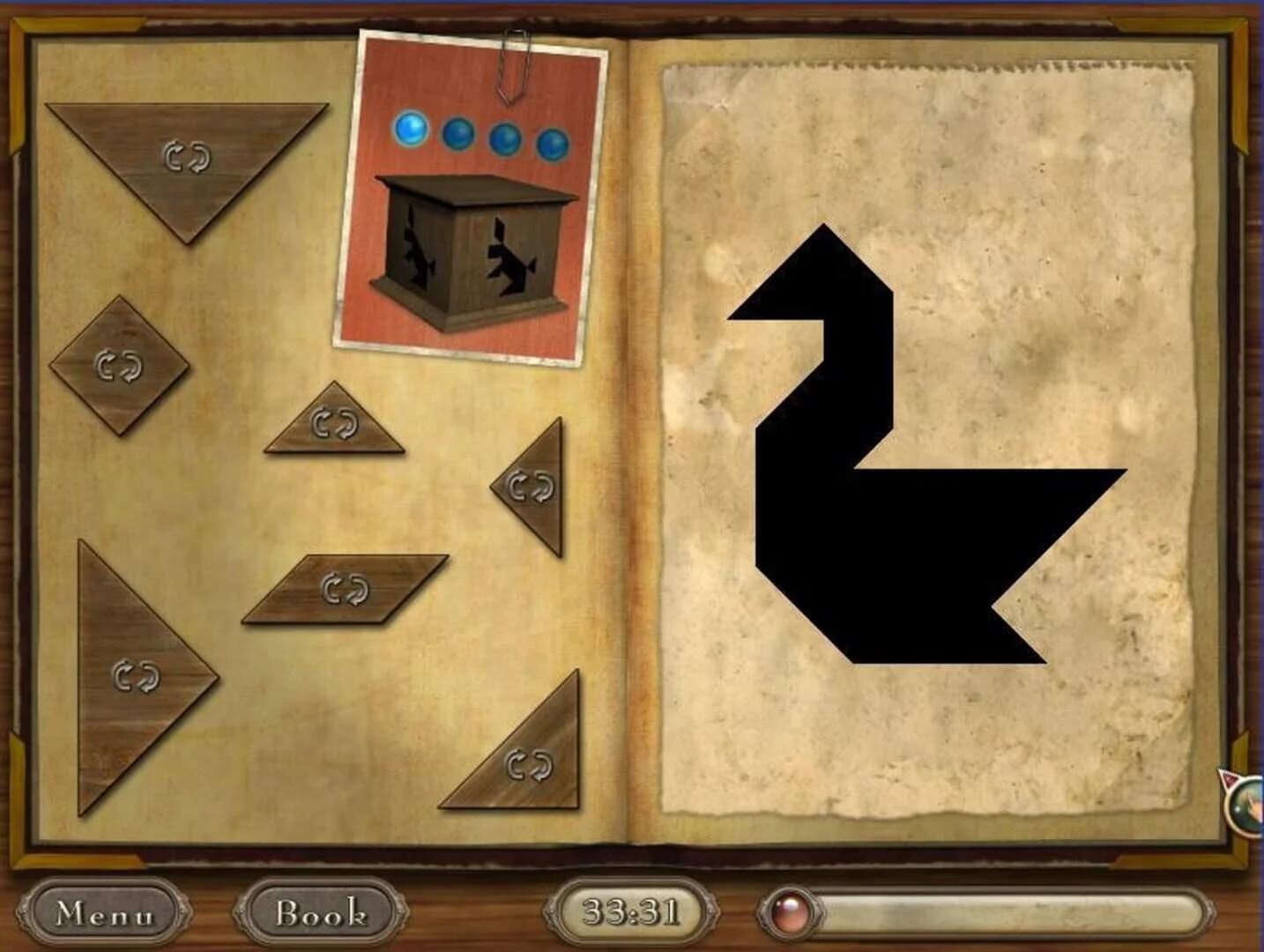Click the second blue orb on the photo
1264x952 pixels.
click(458, 135)
